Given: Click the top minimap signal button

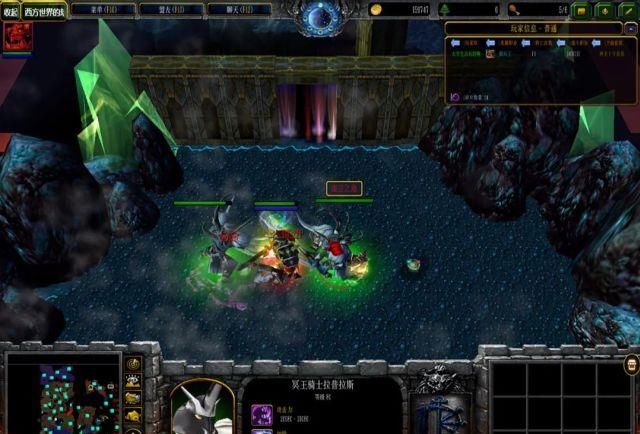Looking at the screenshot, I should 134,361.
